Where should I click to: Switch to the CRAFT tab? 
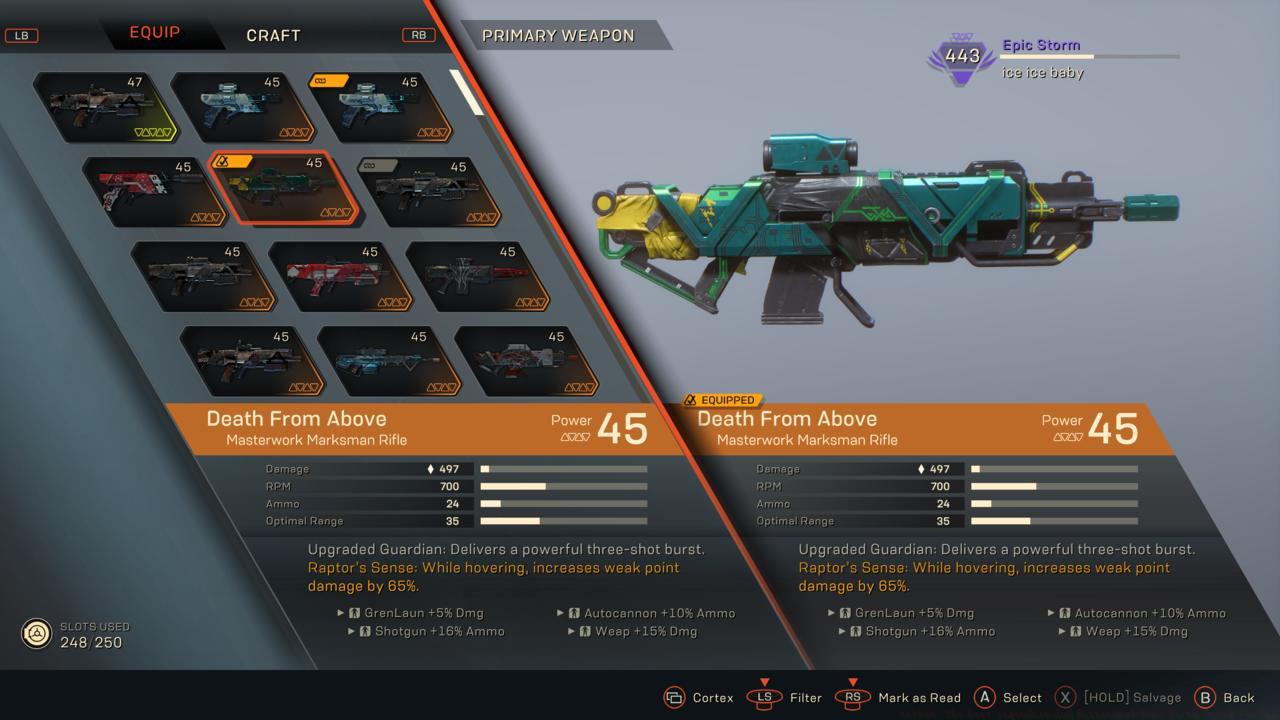coord(272,35)
